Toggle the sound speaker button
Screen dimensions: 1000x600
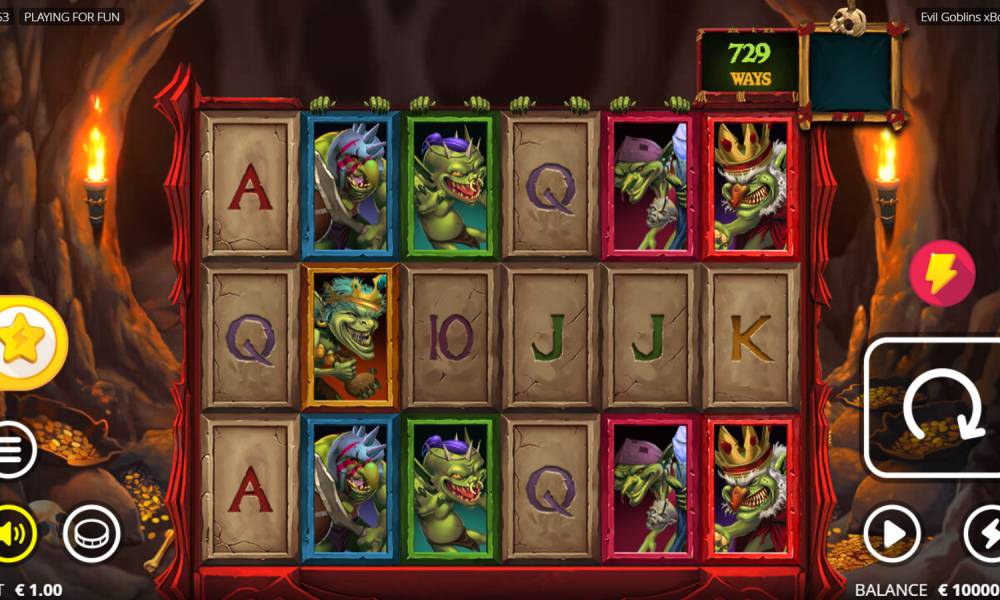tap(14, 535)
